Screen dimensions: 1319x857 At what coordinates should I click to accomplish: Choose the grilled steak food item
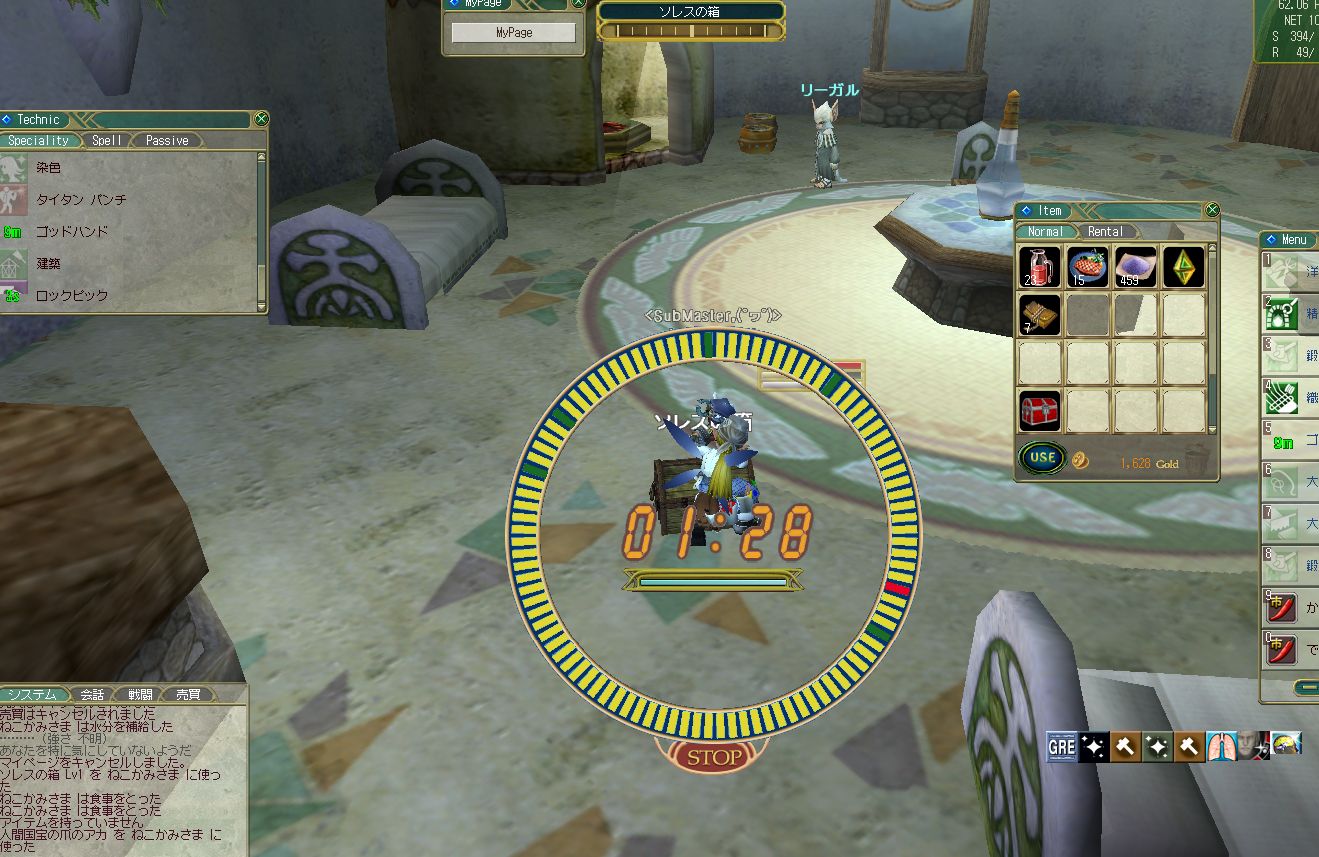(x=1088, y=267)
